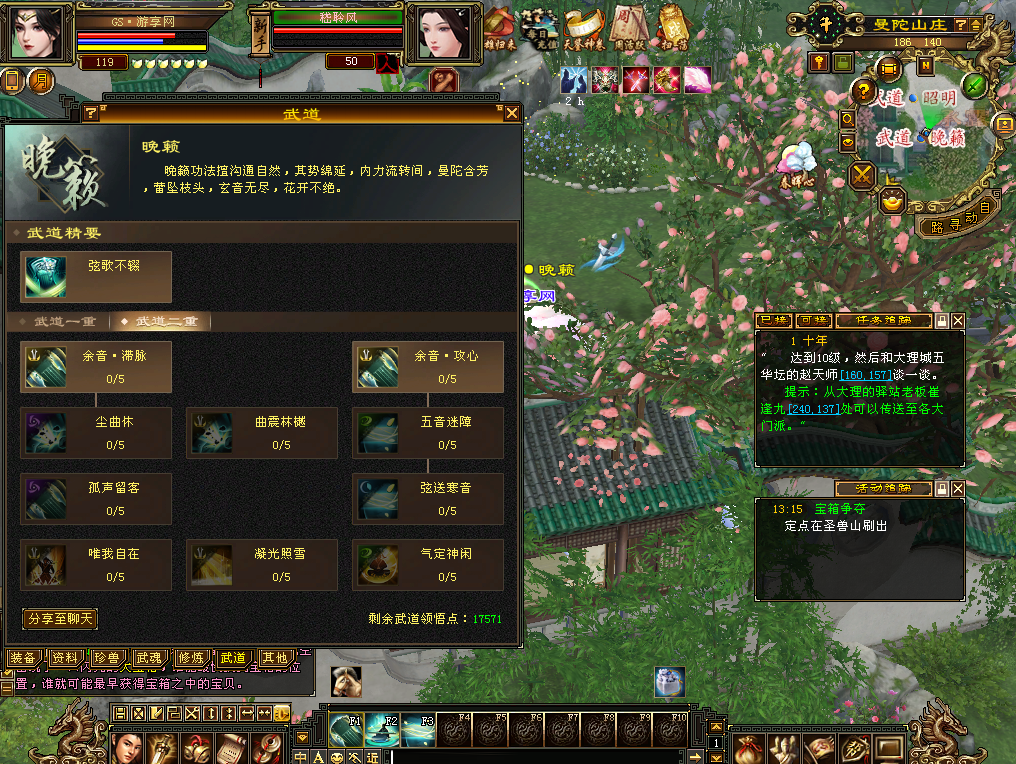1016x764 pixels.
Task: Close the 武道 panel
Action: (512, 114)
